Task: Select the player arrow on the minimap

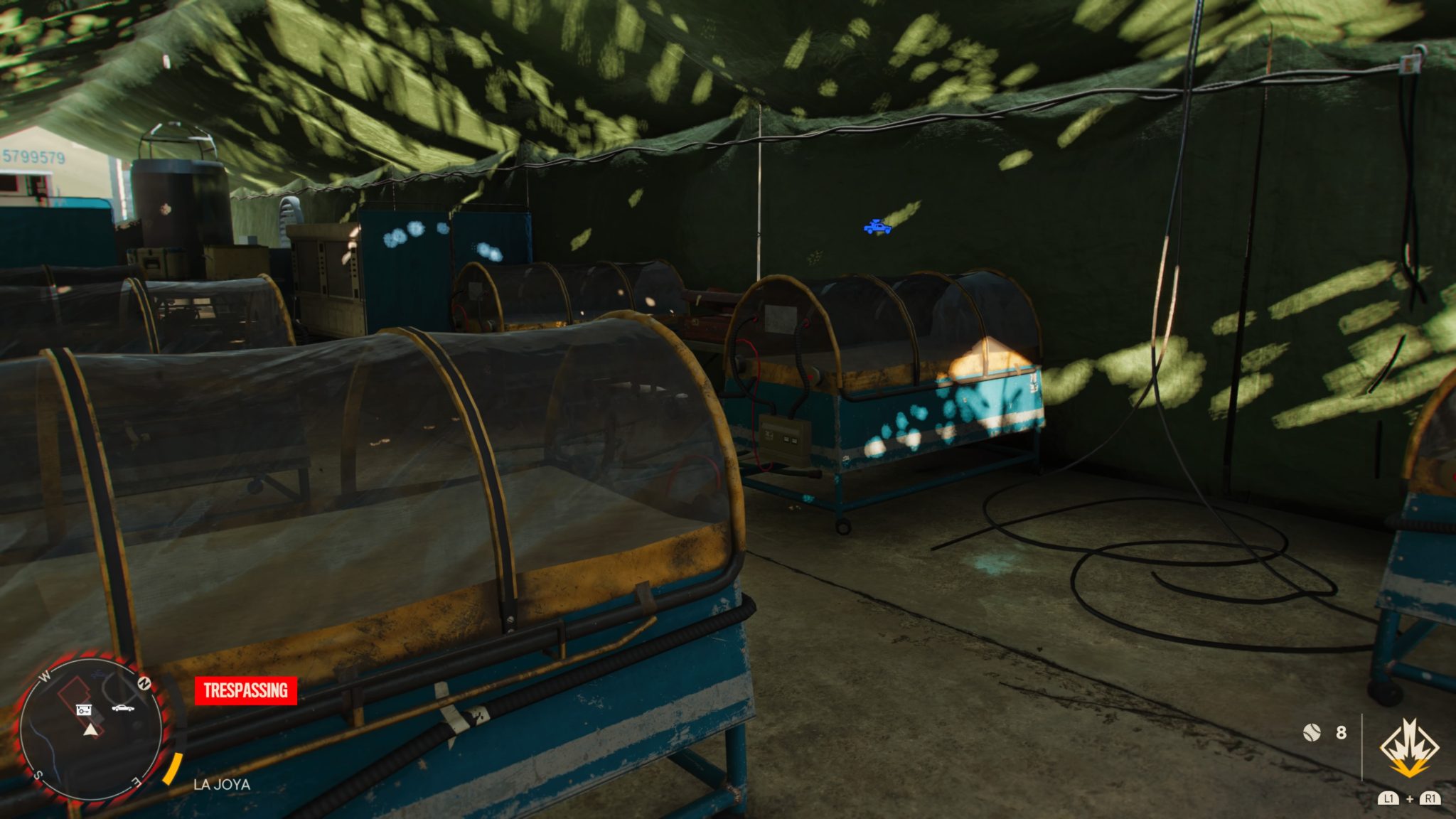Action: 90,731
